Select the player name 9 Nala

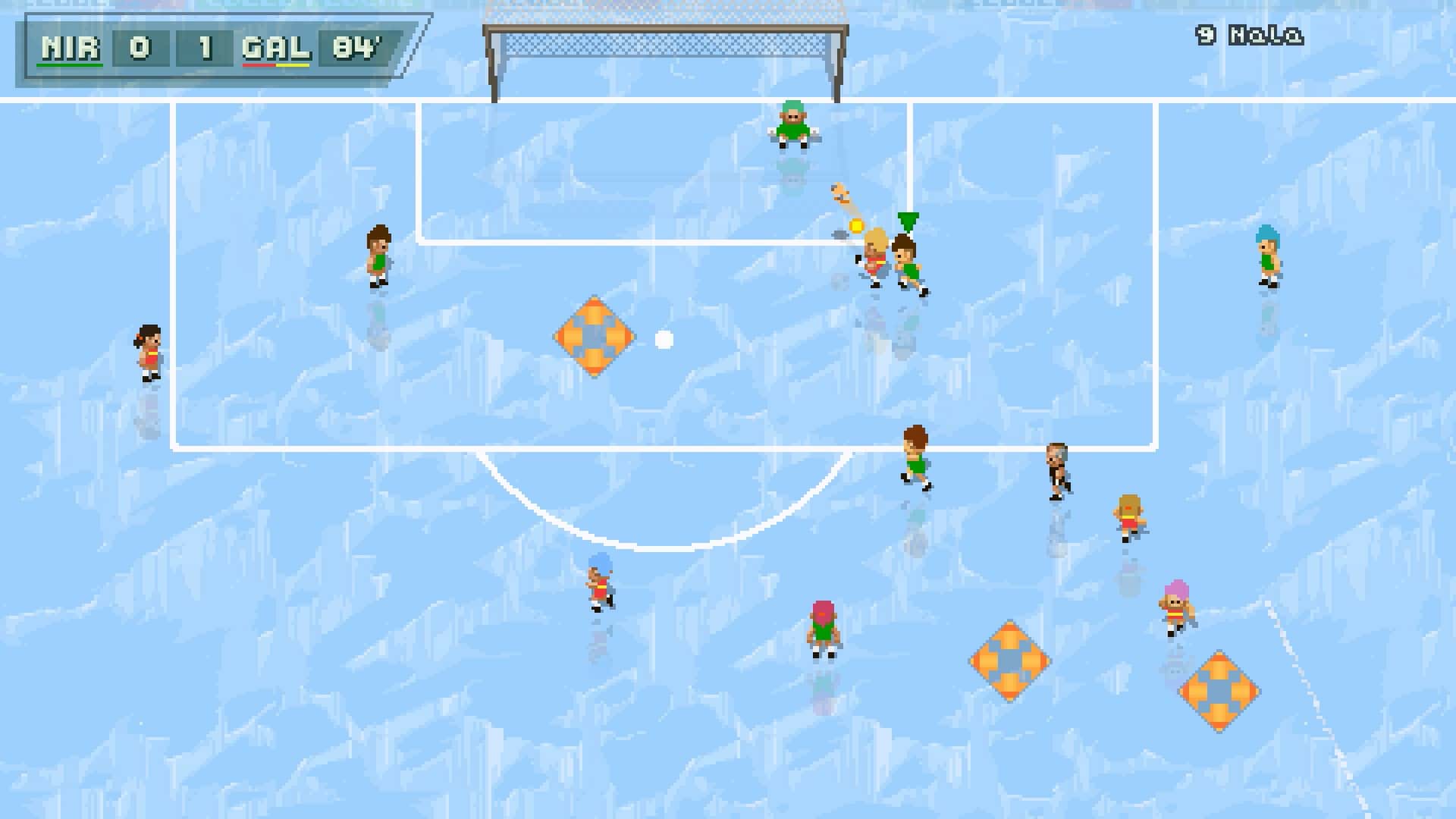[1248, 33]
